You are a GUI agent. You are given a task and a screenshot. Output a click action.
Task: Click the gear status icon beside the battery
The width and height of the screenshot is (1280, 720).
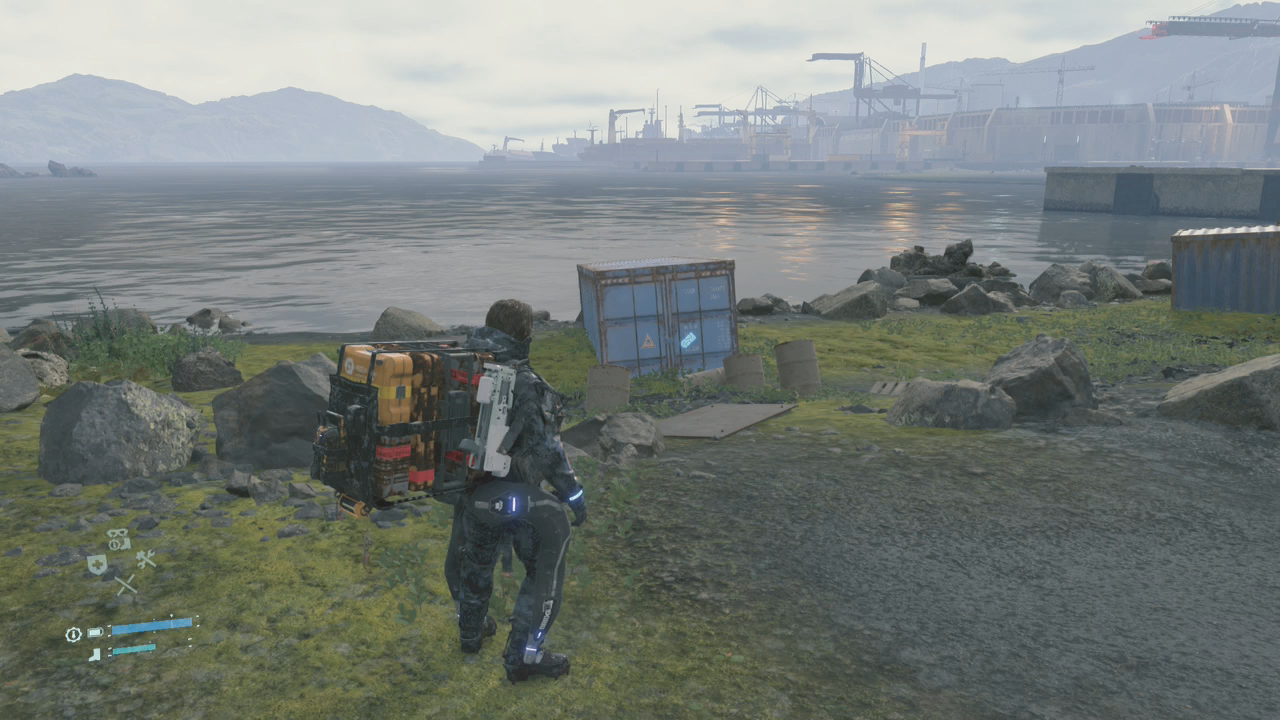click(73, 634)
